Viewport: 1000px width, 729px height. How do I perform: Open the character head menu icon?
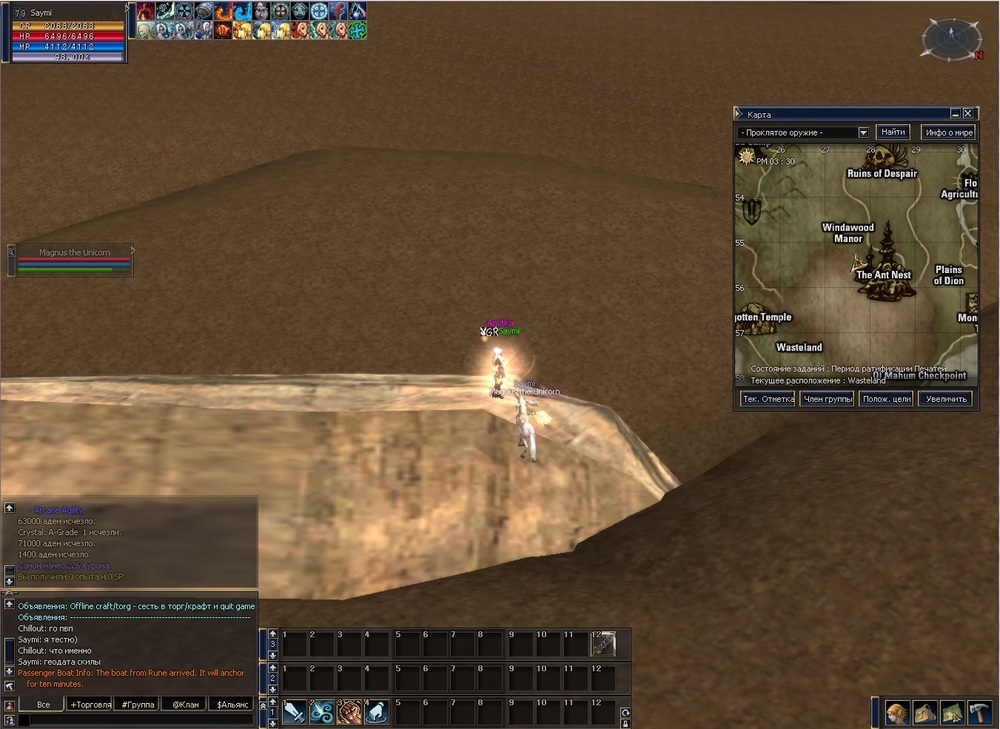click(x=897, y=712)
